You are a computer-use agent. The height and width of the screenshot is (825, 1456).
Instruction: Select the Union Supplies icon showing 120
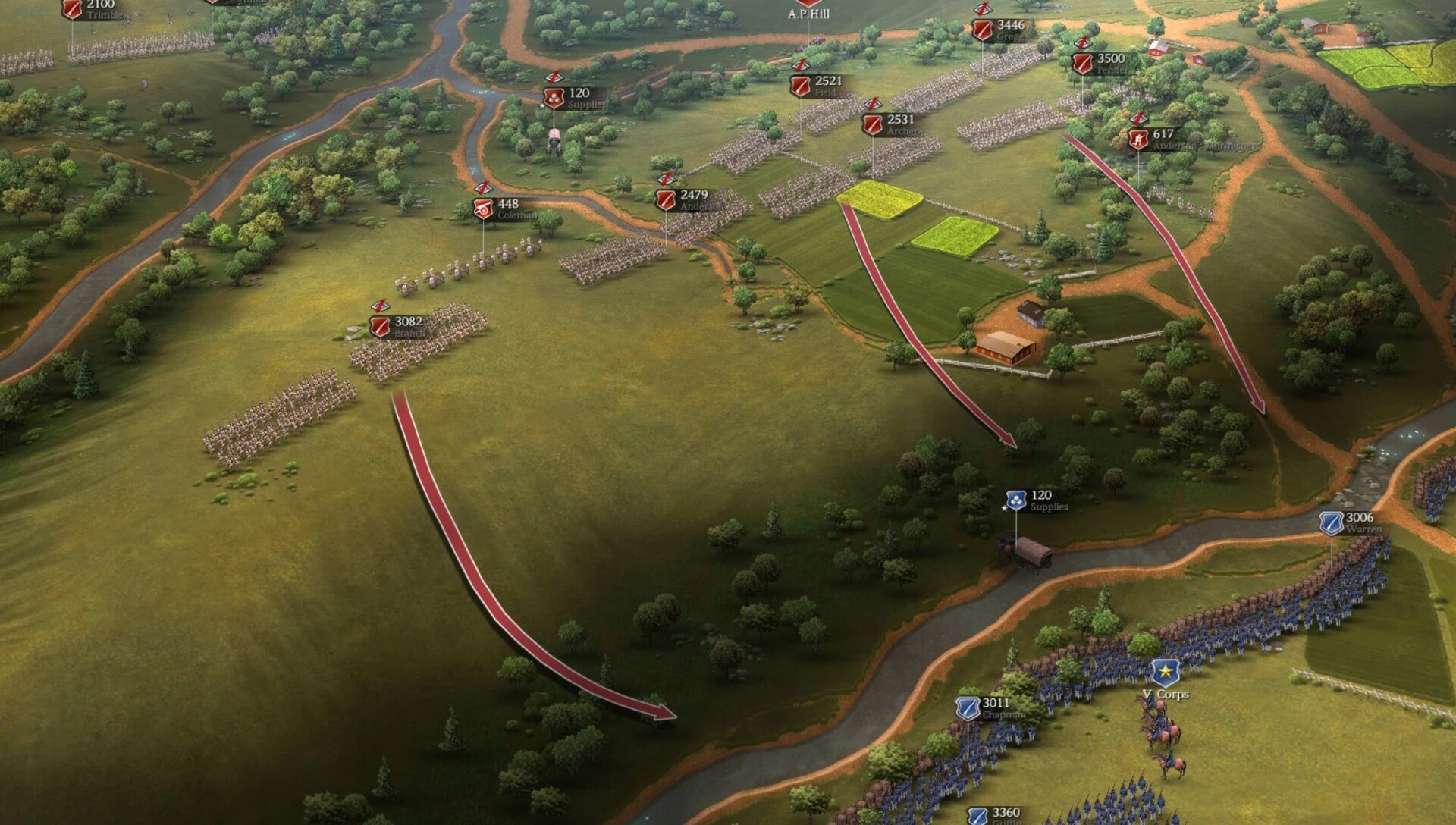[x=1016, y=500]
